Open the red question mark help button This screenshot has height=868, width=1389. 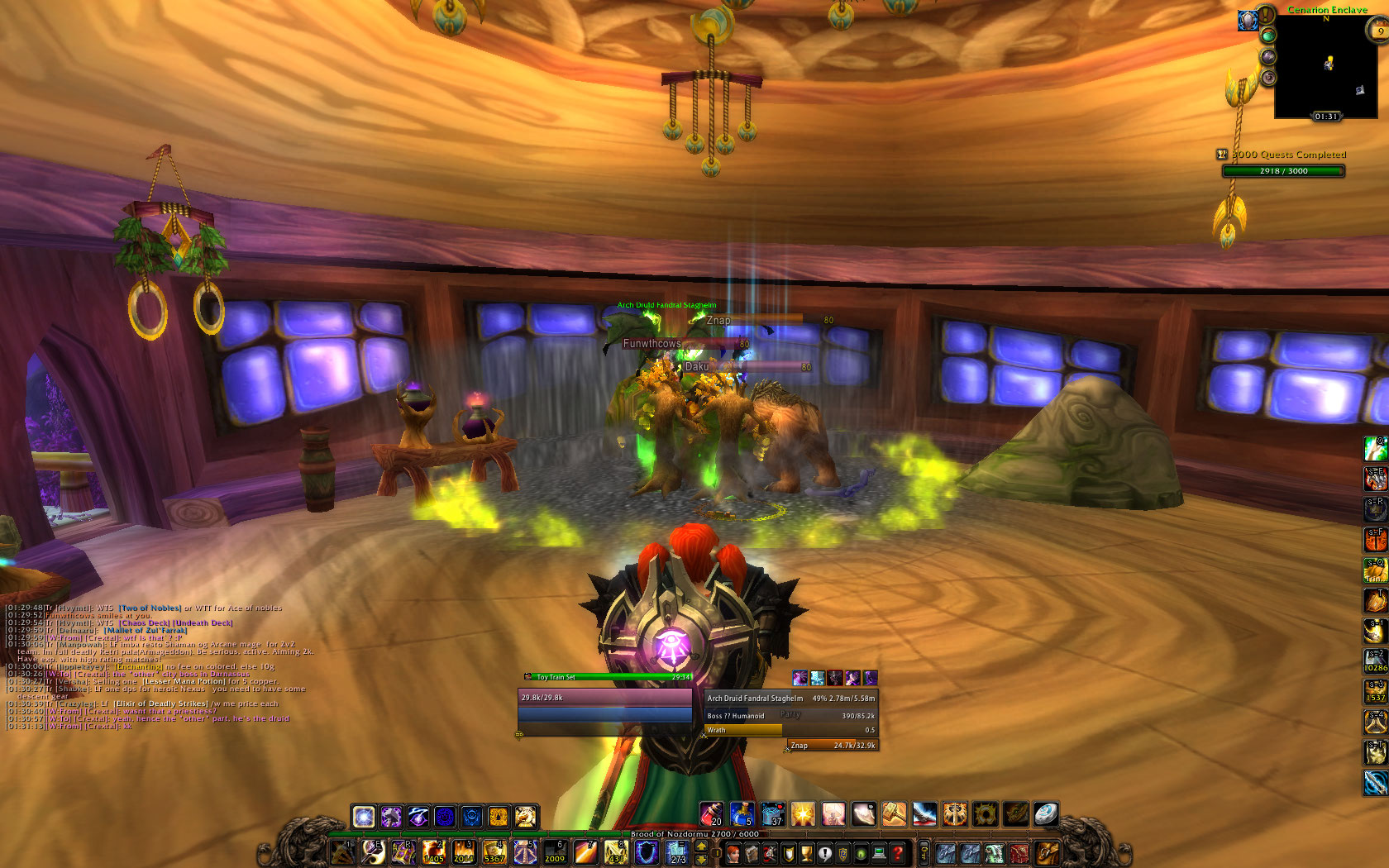click(897, 853)
